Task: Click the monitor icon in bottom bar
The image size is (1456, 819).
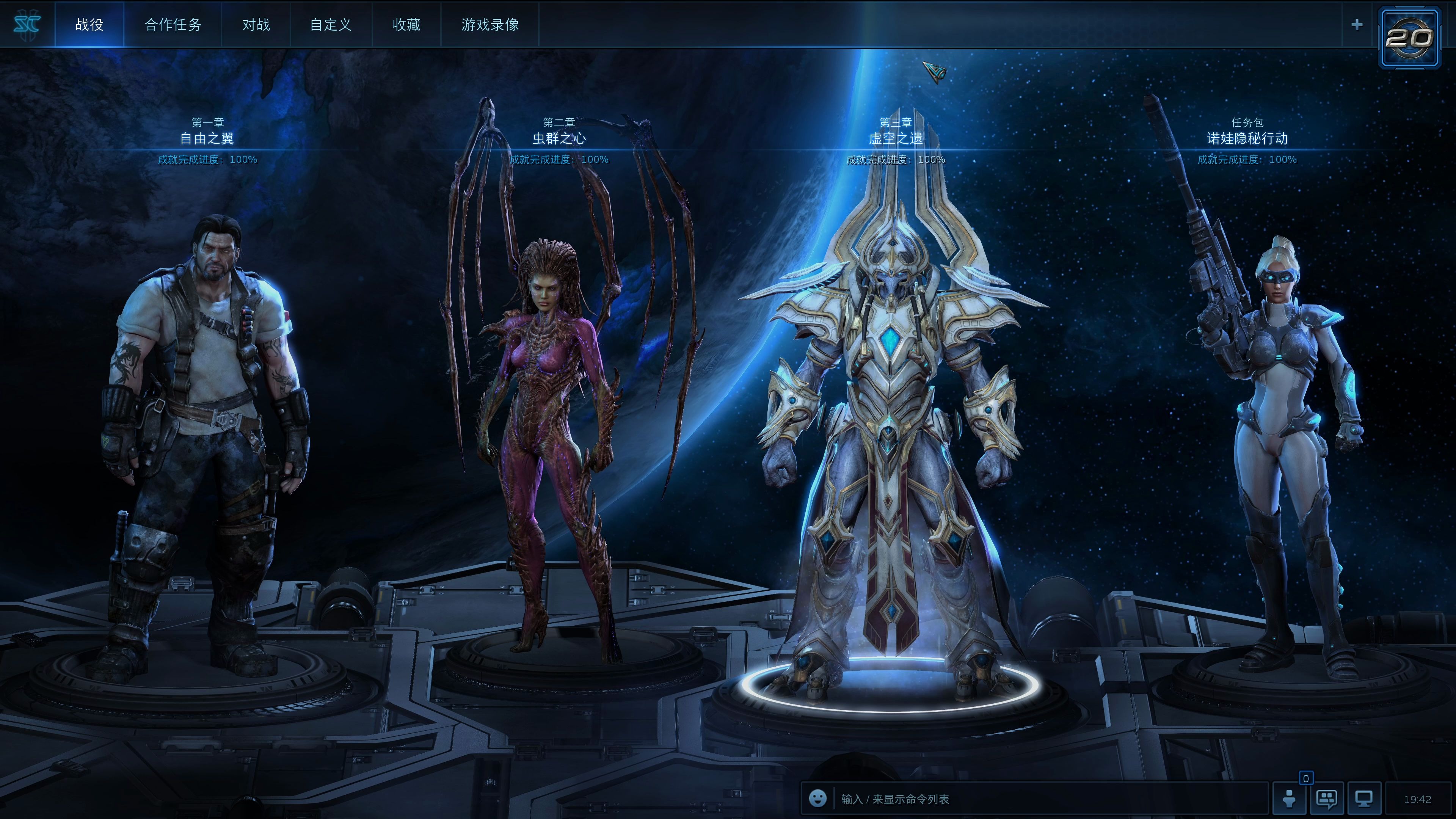Action: (1364, 799)
